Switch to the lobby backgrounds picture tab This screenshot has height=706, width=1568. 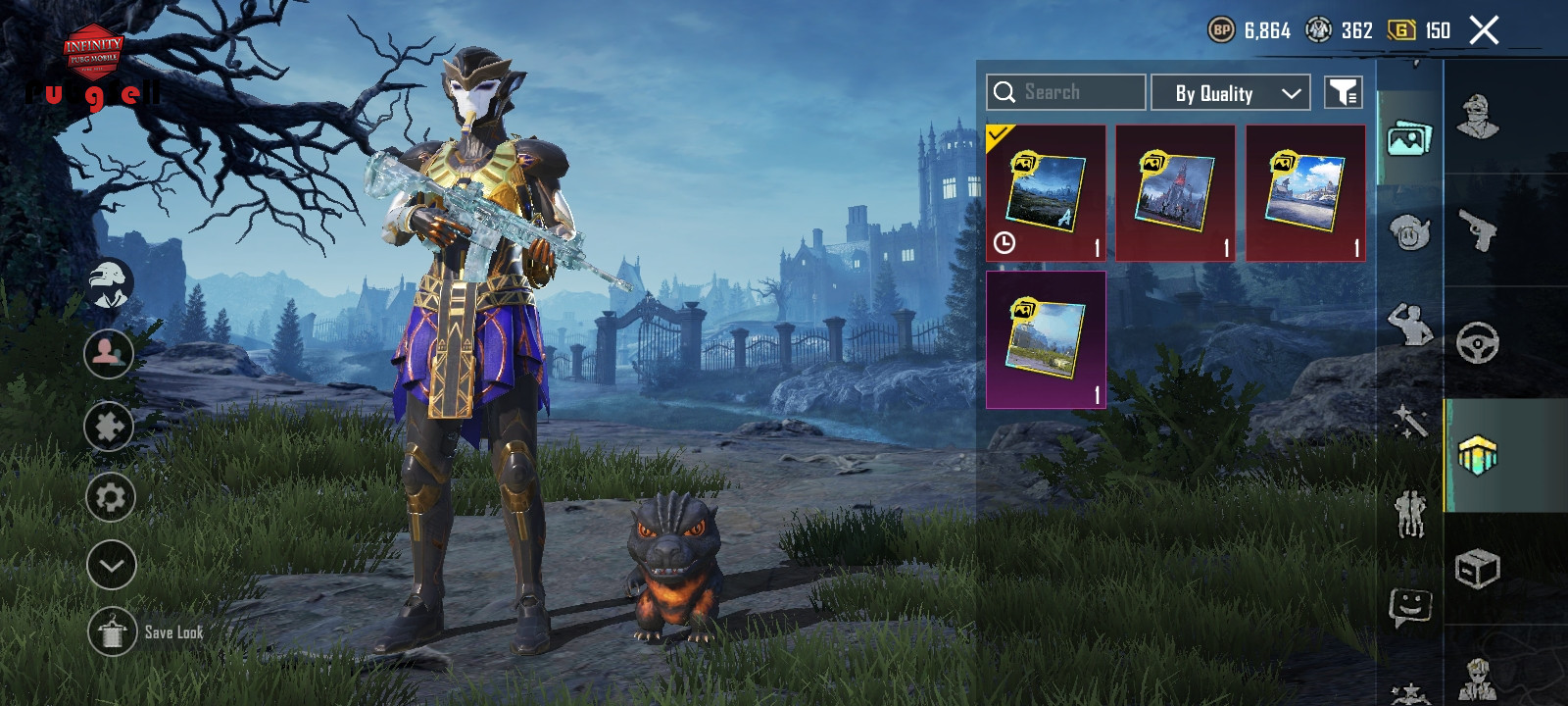(x=1409, y=139)
